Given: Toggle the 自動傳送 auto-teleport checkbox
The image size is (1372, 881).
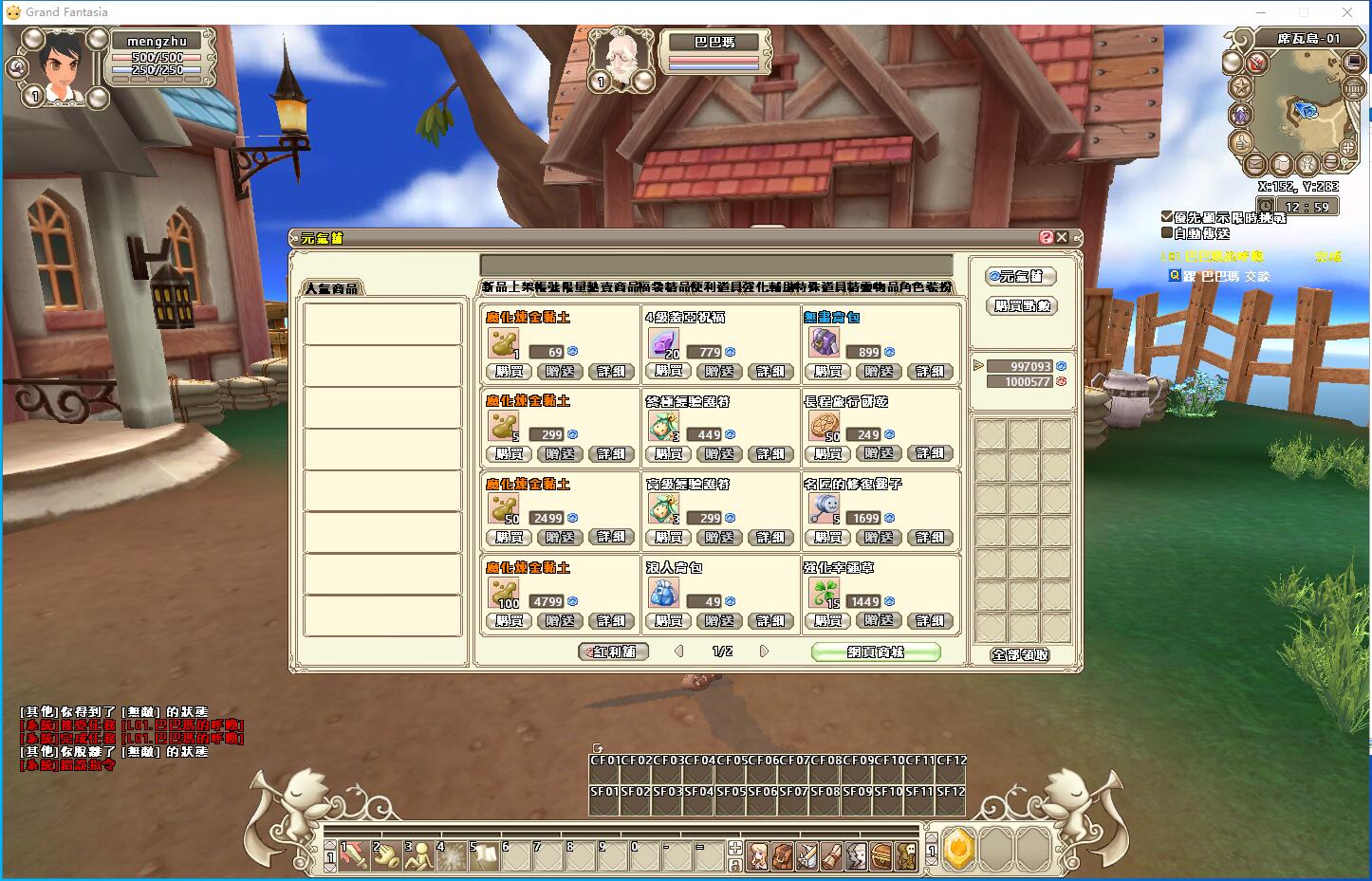Looking at the screenshot, I should [x=1167, y=232].
